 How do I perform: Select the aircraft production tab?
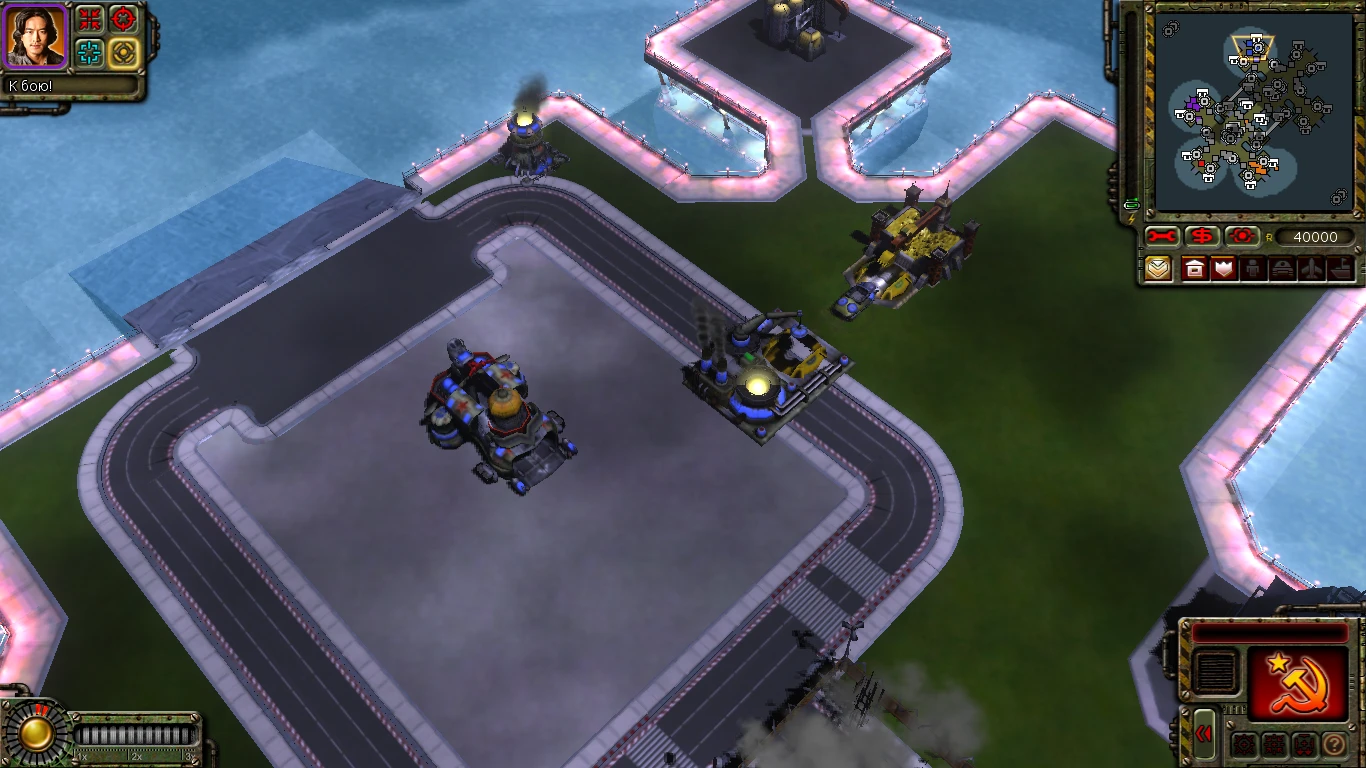click(1311, 268)
